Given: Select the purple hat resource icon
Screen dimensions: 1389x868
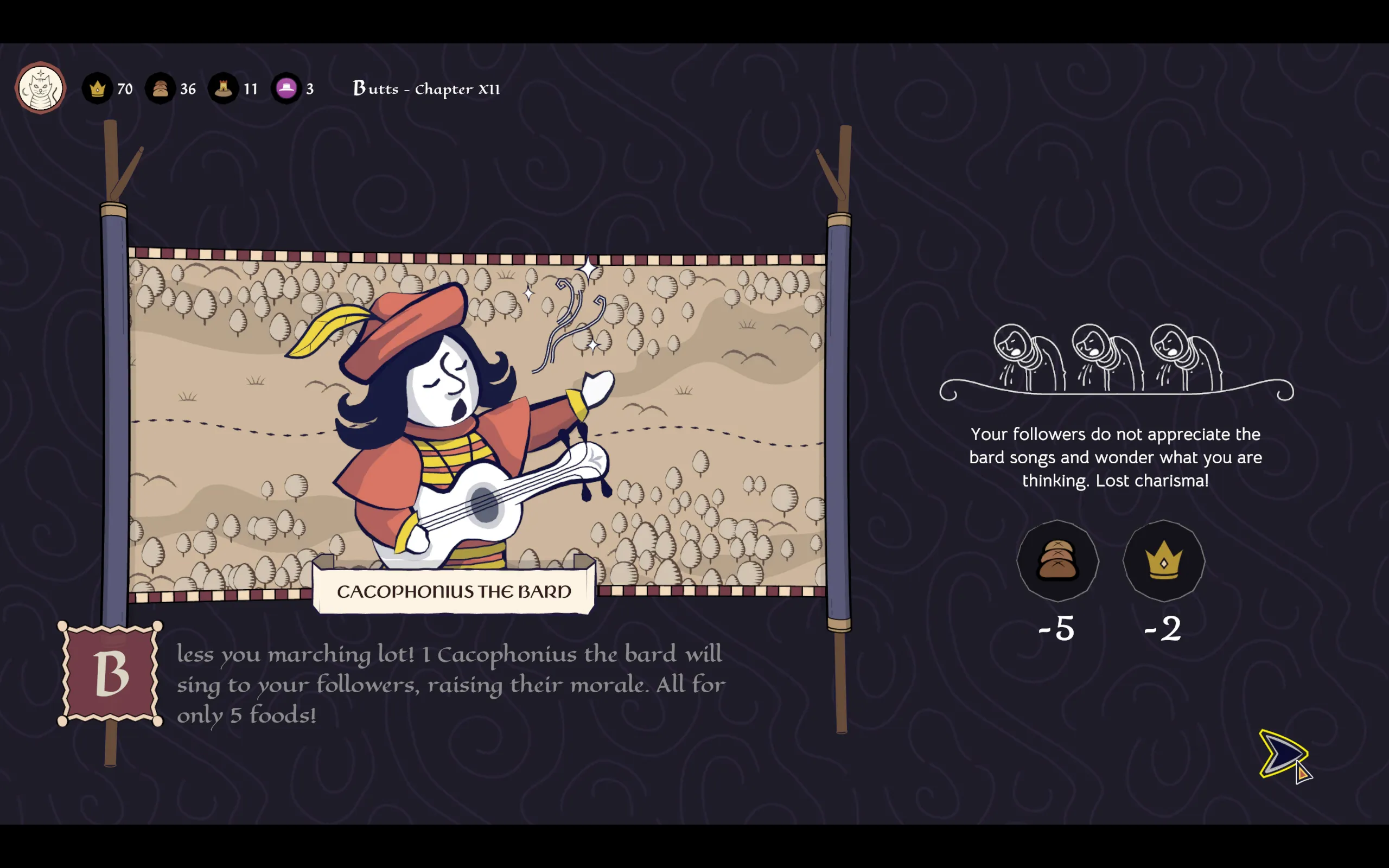Looking at the screenshot, I should click(286, 89).
